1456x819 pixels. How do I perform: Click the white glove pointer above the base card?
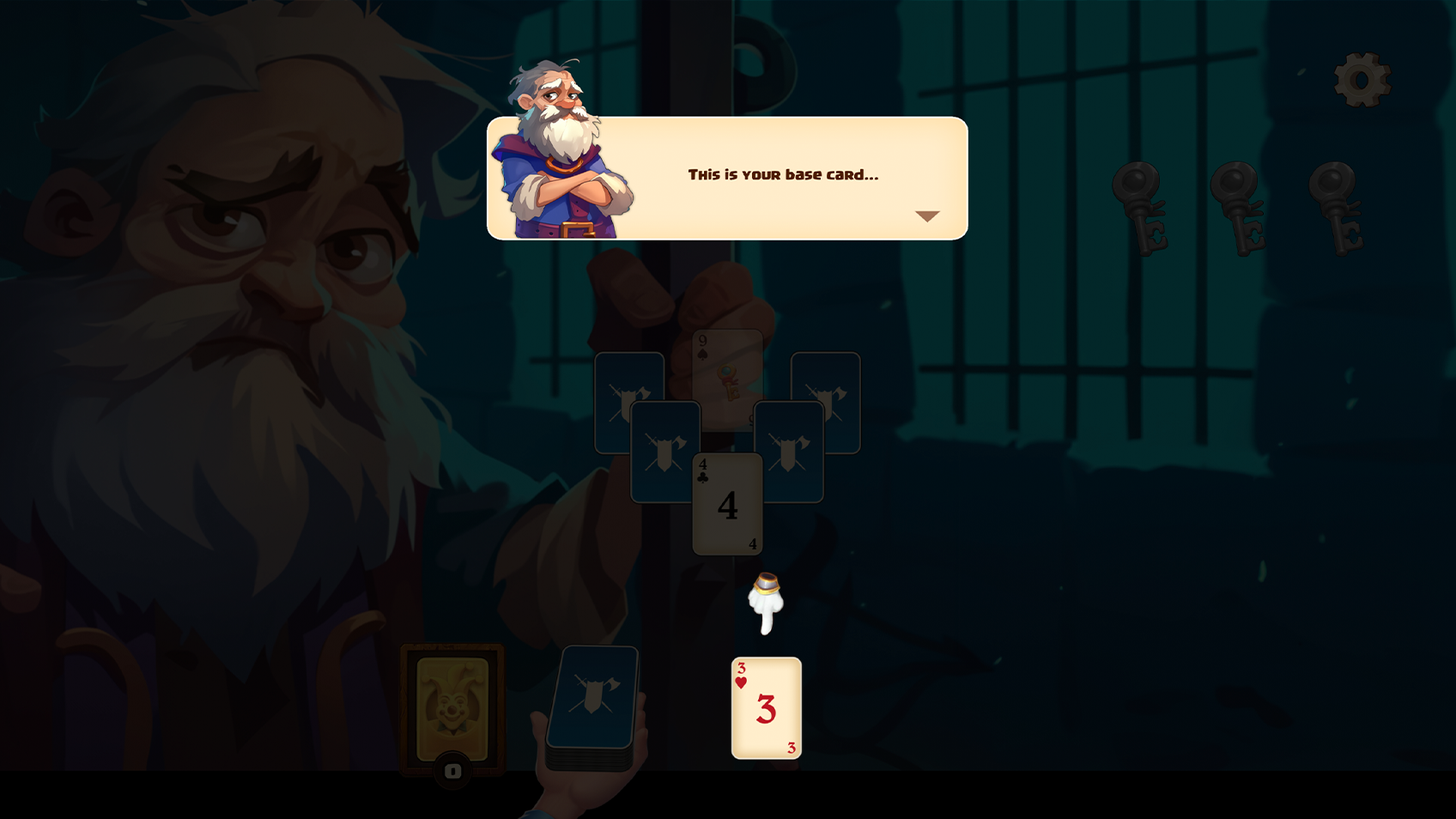coord(767,601)
